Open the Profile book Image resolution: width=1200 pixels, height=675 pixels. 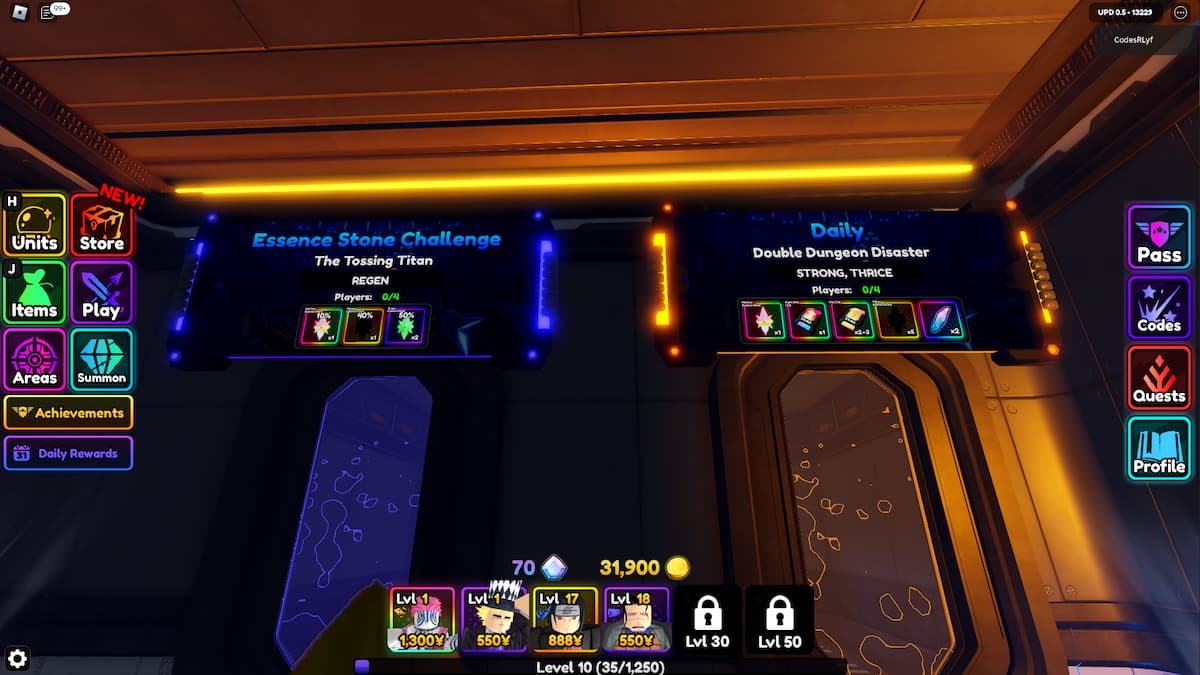(x=1159, y=448)
